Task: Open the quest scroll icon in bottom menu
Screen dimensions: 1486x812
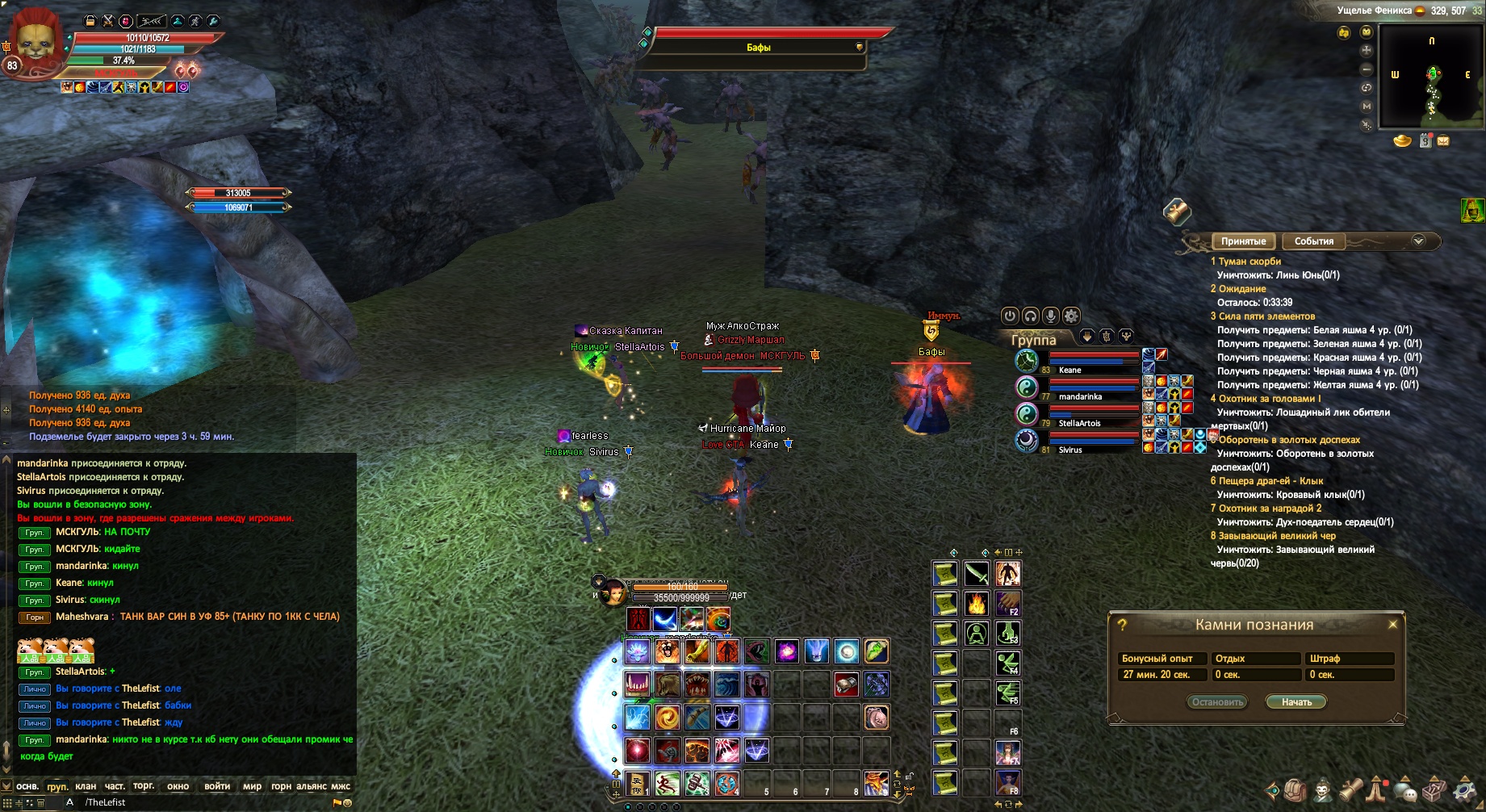Action: pyautogui.click(x=1353, y=790)
